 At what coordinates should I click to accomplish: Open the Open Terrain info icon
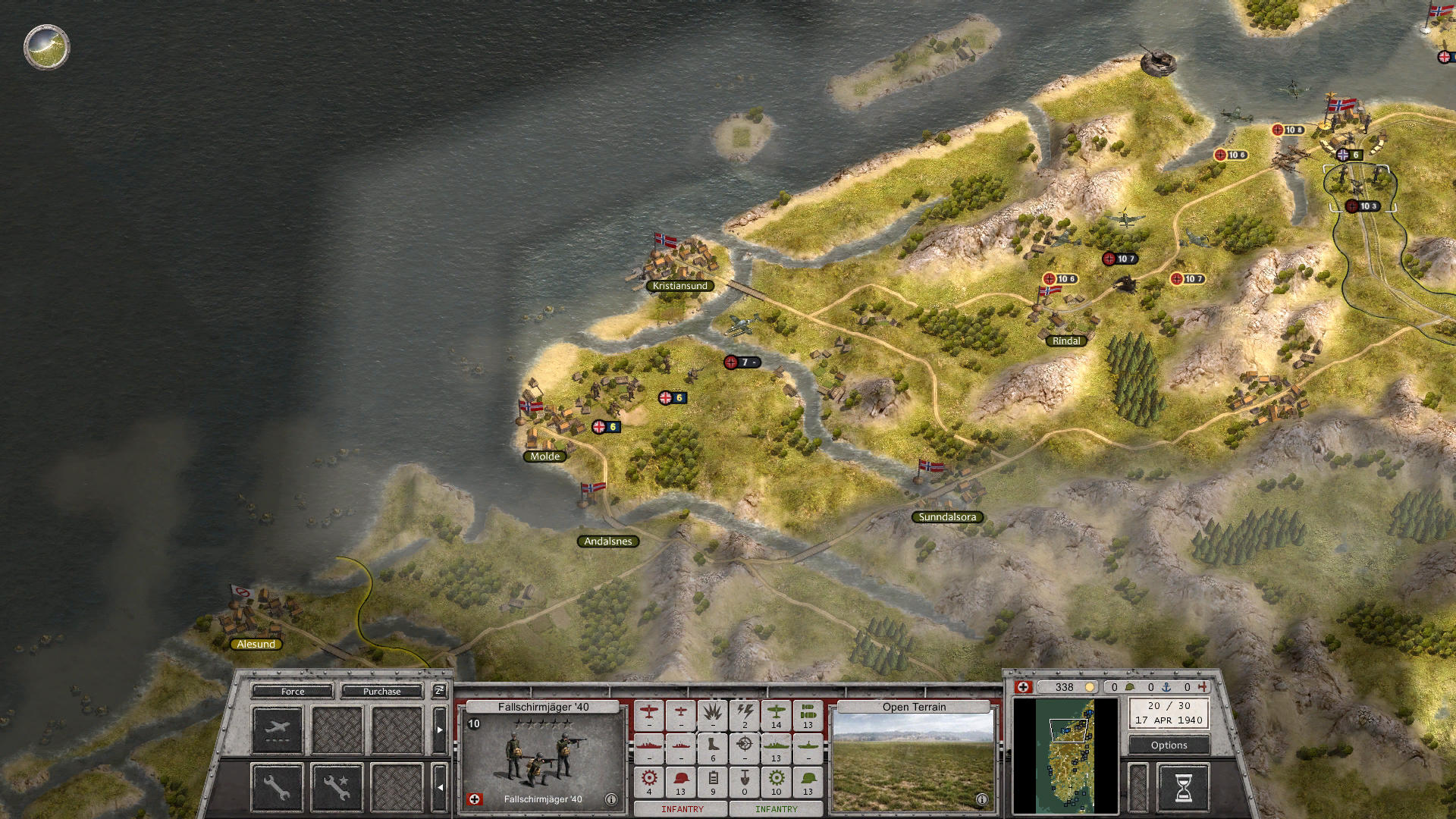(x=982, y=799)
